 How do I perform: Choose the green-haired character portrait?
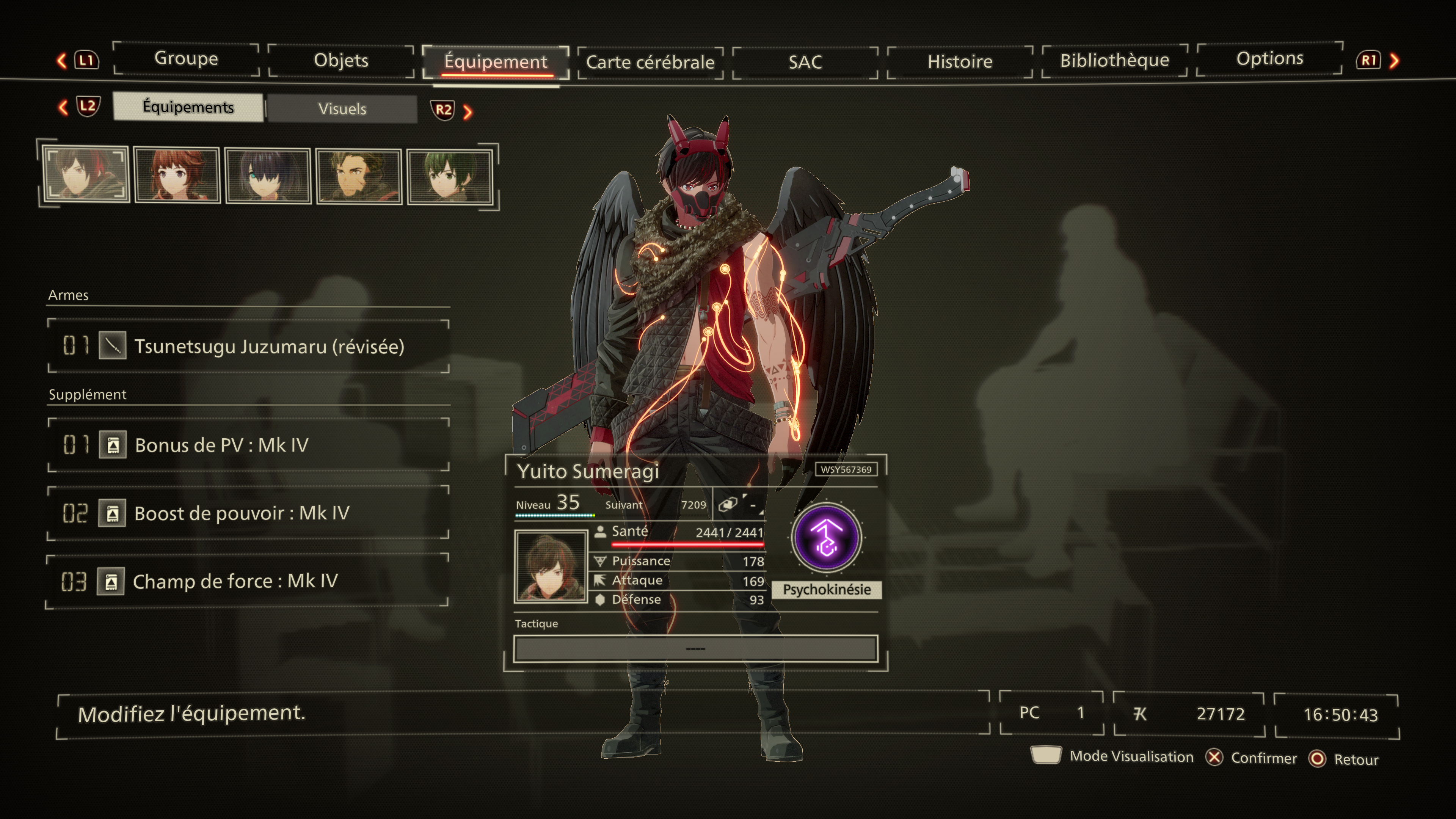point(450,176)
